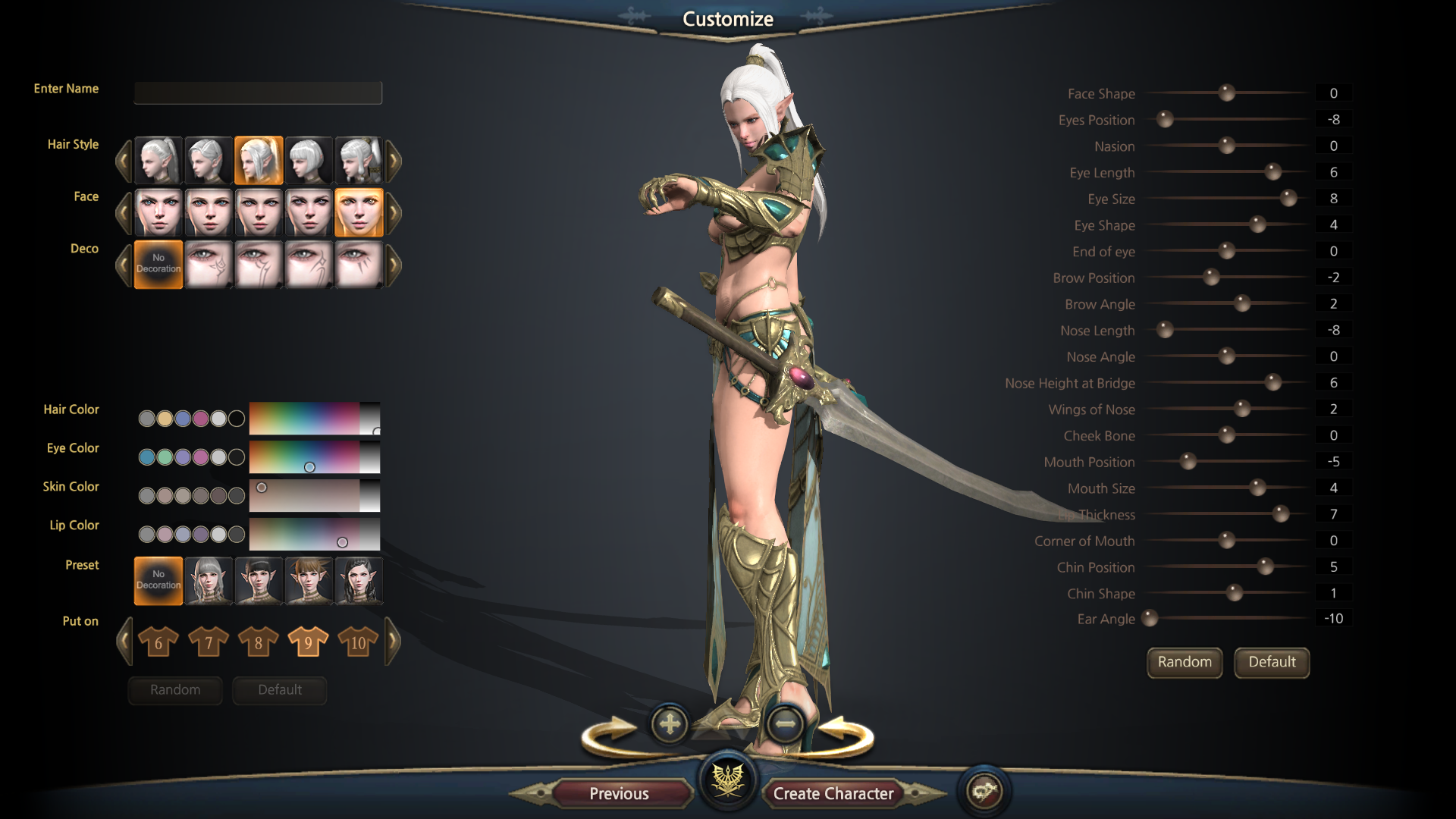The width and height of the screenshot is (1456, 819).
Task: Click the Enter Name text field
Action: tap(258, 93)
